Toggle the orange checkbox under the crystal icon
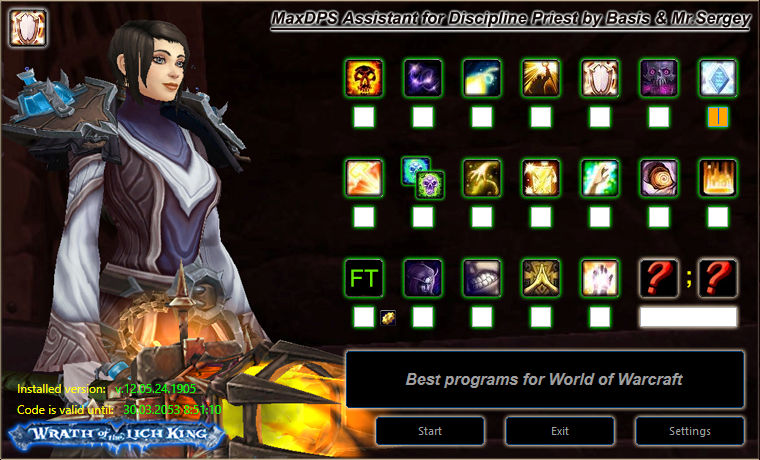 717,117
